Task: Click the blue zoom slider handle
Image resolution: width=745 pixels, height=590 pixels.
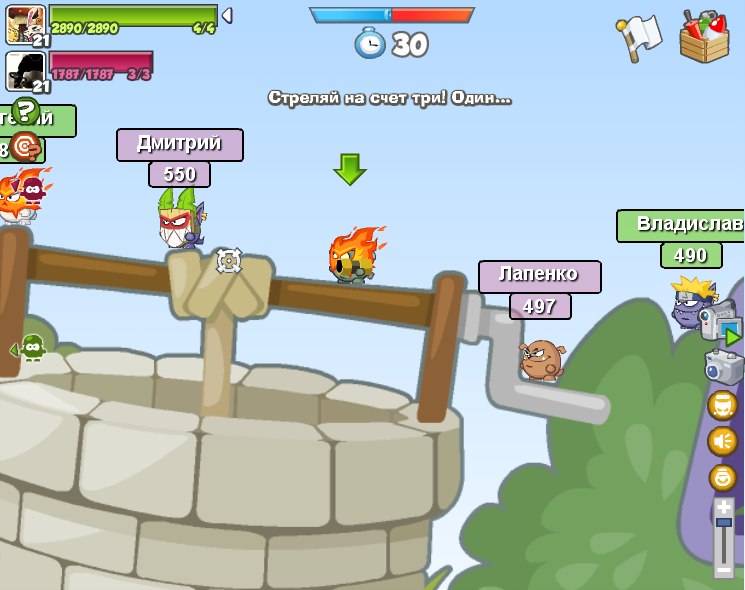Action: [x=723, y=522]
